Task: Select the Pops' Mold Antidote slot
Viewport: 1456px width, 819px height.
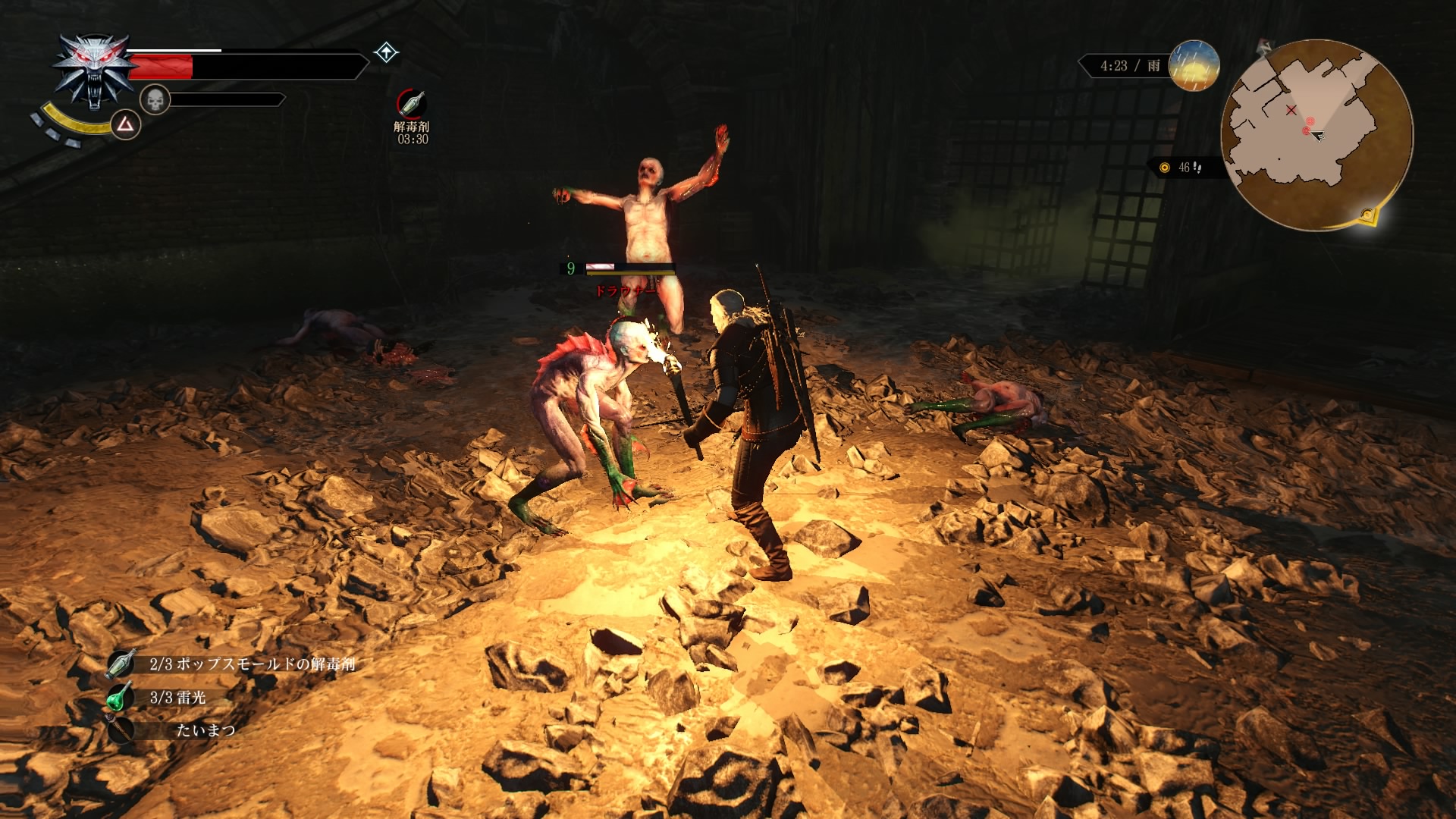Action: tap(121, 664)
